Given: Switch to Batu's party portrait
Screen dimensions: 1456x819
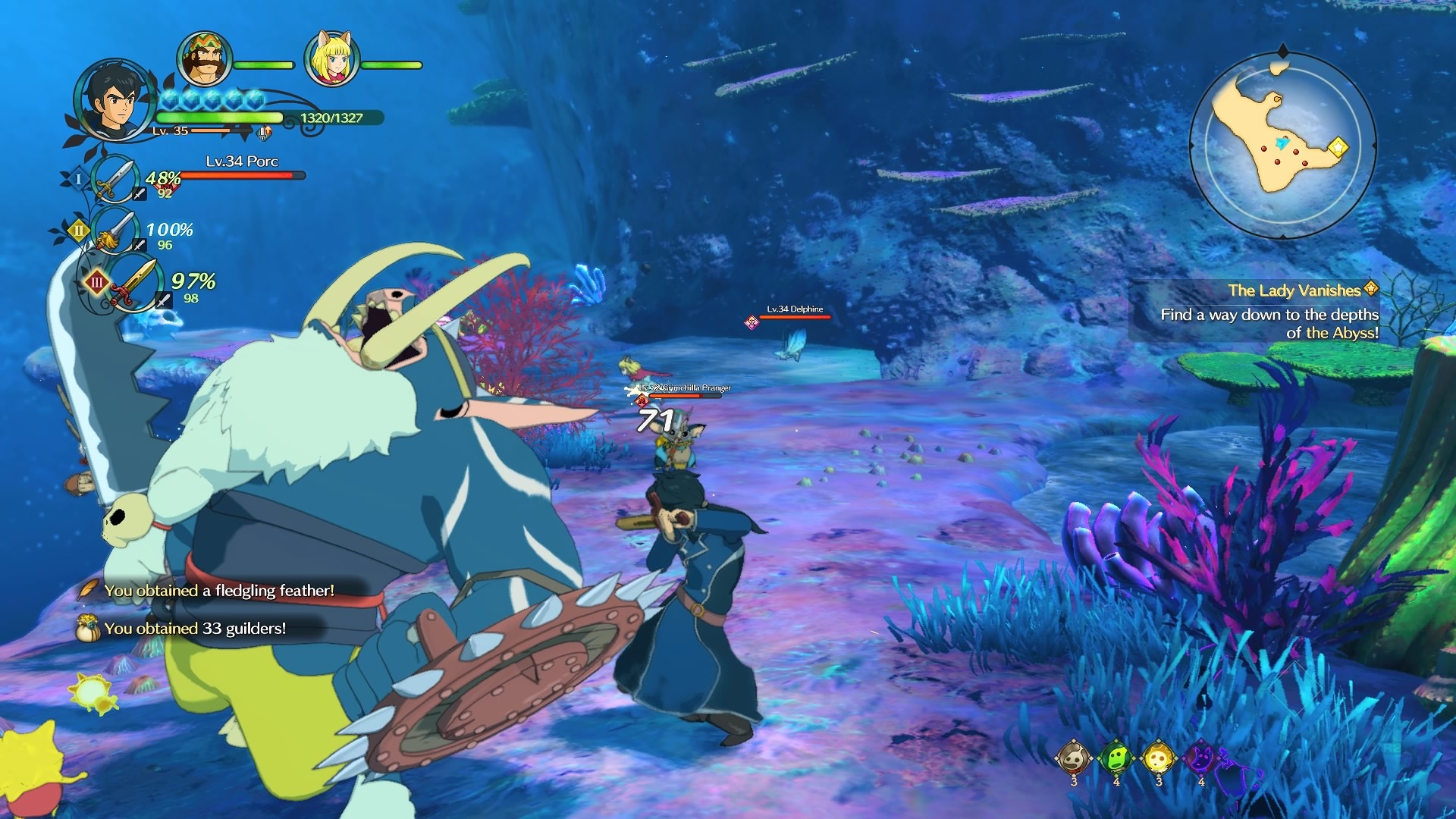Looking at the screenshot, I should coord(204,59).
